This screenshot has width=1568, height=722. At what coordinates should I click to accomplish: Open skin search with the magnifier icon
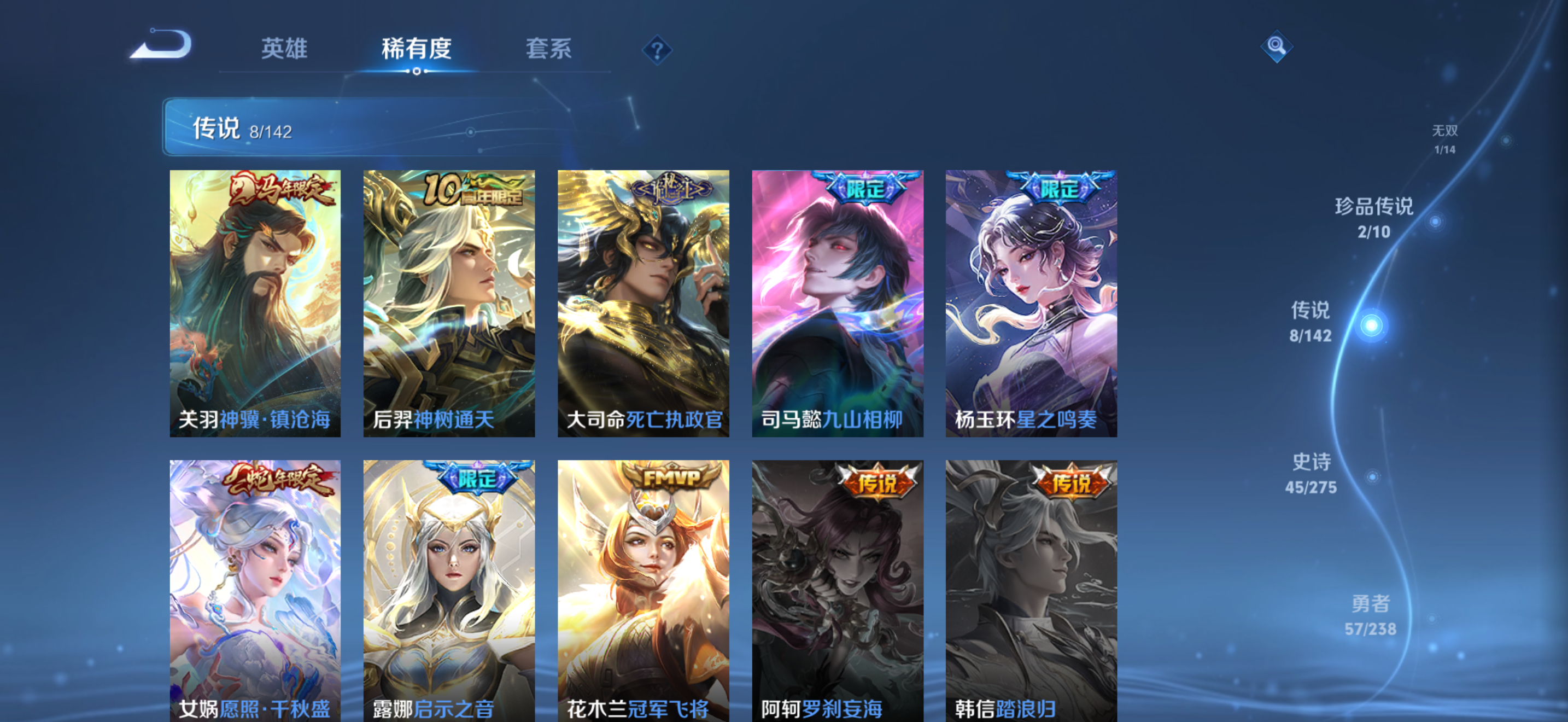coord(1277,48)
